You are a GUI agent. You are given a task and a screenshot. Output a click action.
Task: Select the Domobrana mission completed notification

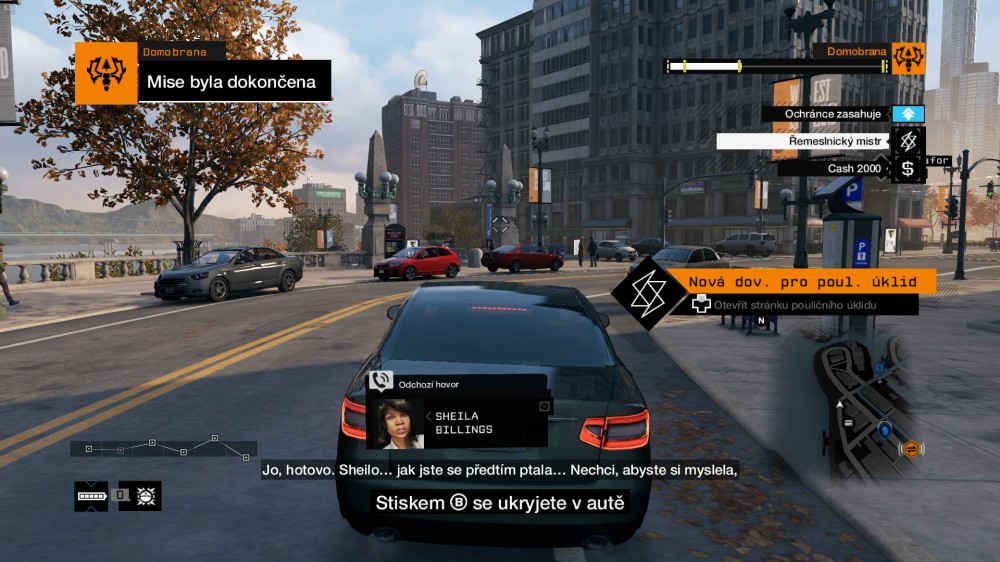coord(232,81)
